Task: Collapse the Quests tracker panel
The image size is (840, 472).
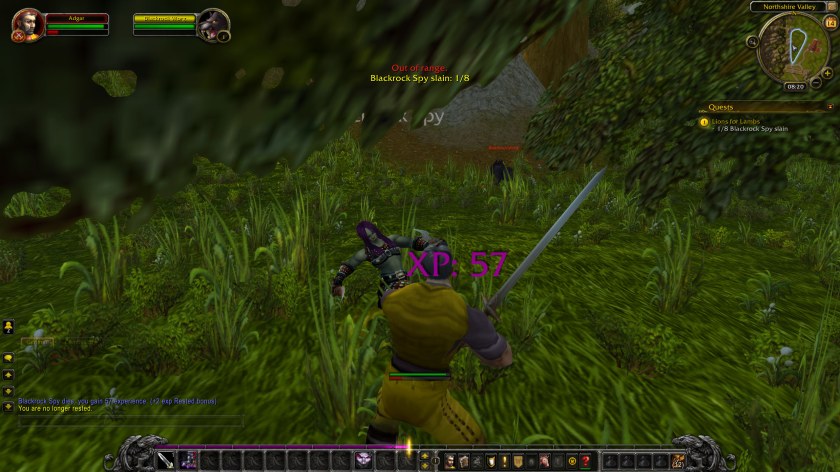Action: [x=829, y=107]
